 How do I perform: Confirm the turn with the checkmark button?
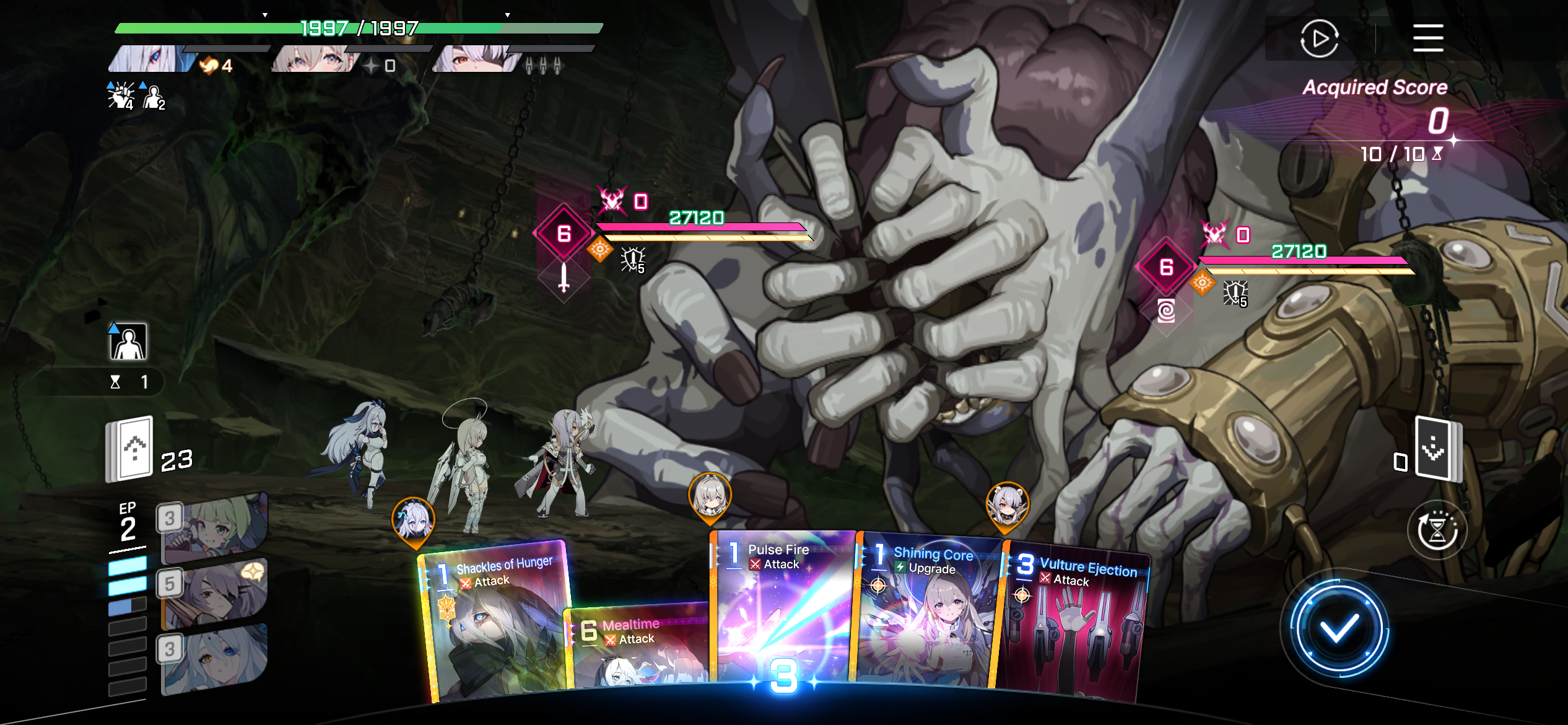coord(1338,630)
